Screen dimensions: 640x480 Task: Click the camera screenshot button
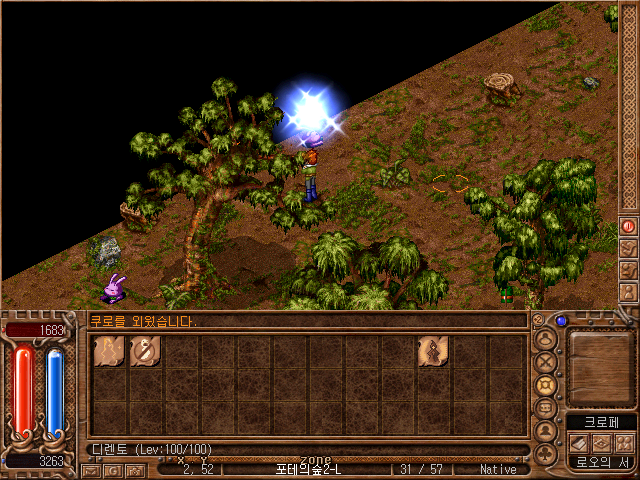[135, 470]
